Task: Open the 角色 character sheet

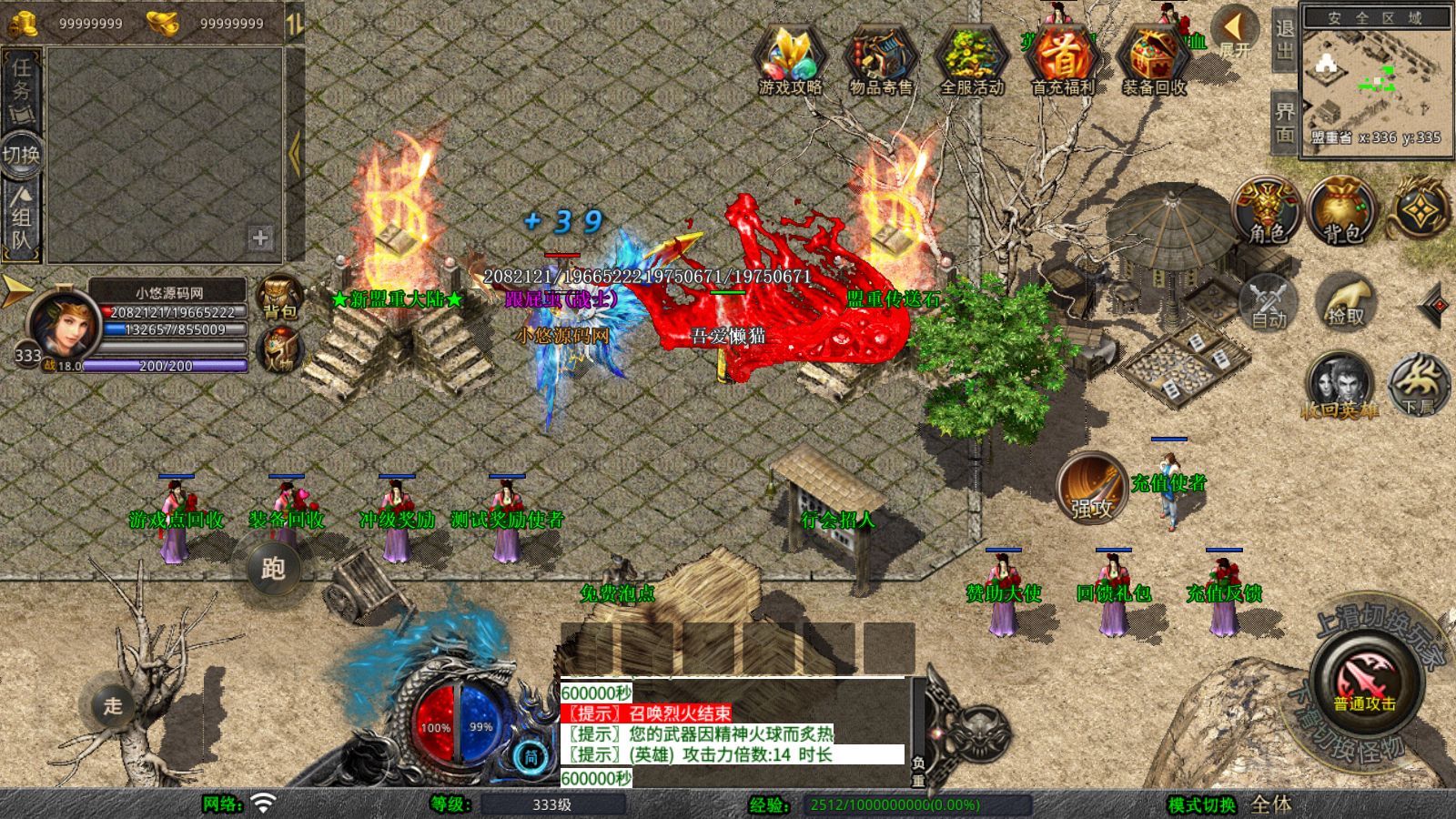Action: [x=1267, y=211]
